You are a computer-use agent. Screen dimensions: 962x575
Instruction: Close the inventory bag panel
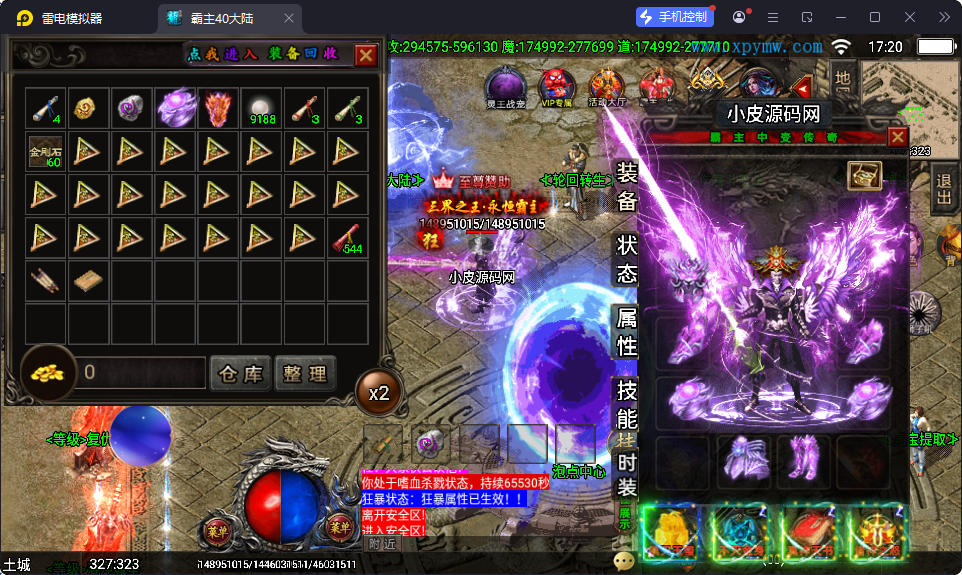(366, 55)
